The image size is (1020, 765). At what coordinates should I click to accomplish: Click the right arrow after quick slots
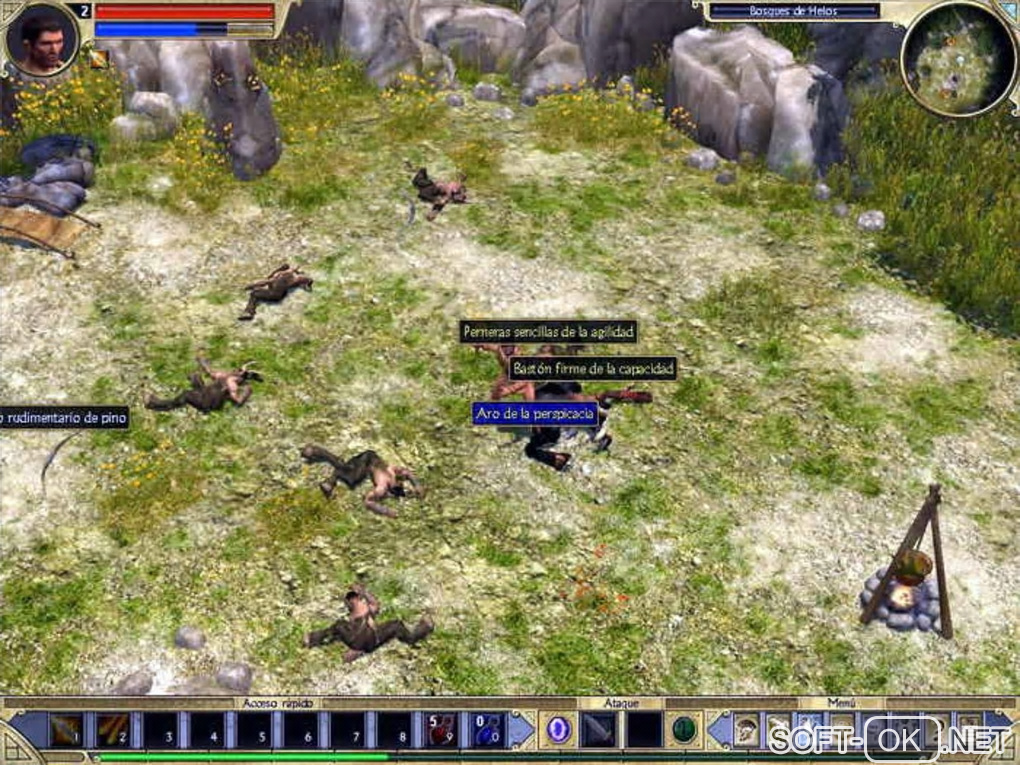coord(520,730)
